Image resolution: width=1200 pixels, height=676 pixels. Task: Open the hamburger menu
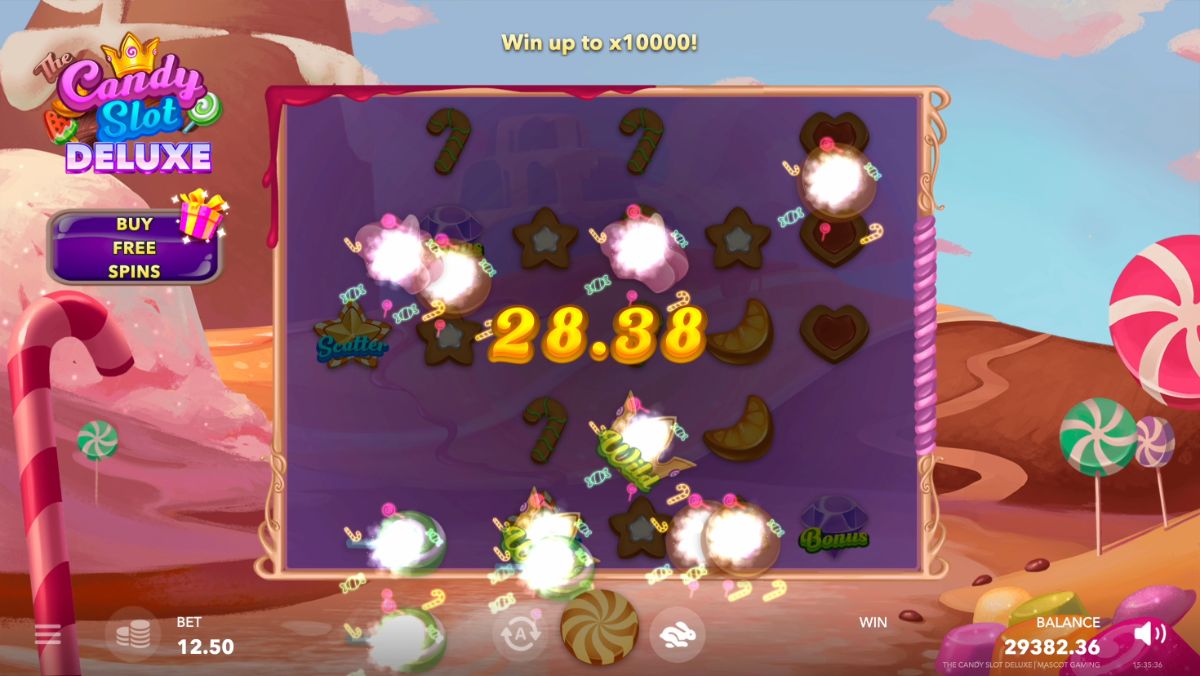click(x=47, y=634)
